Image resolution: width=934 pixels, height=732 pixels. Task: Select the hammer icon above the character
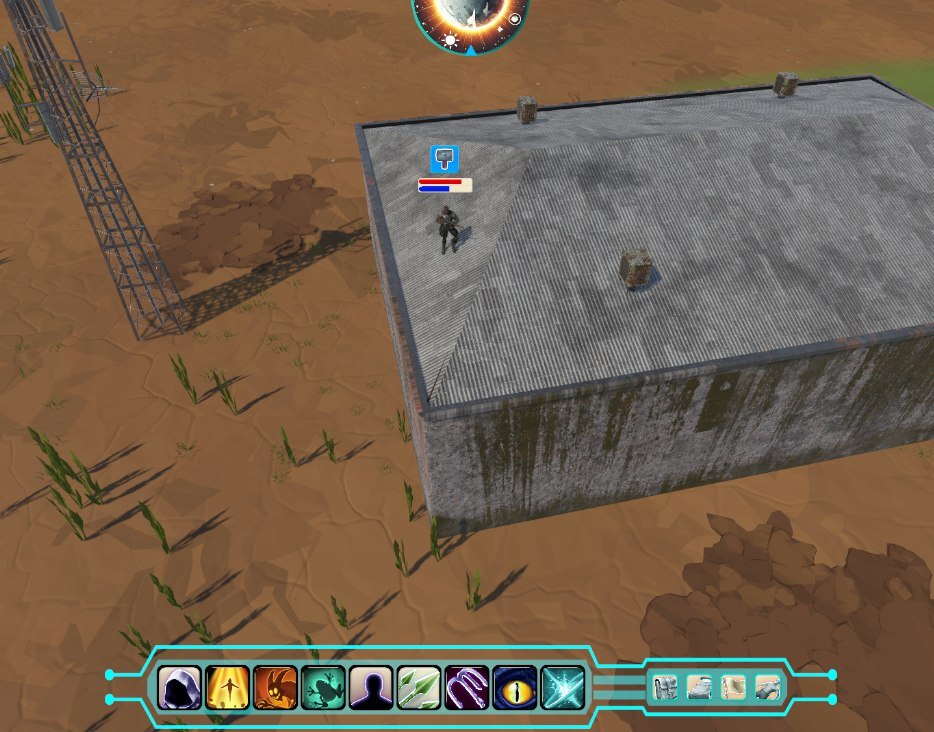(x=444, y=158)
